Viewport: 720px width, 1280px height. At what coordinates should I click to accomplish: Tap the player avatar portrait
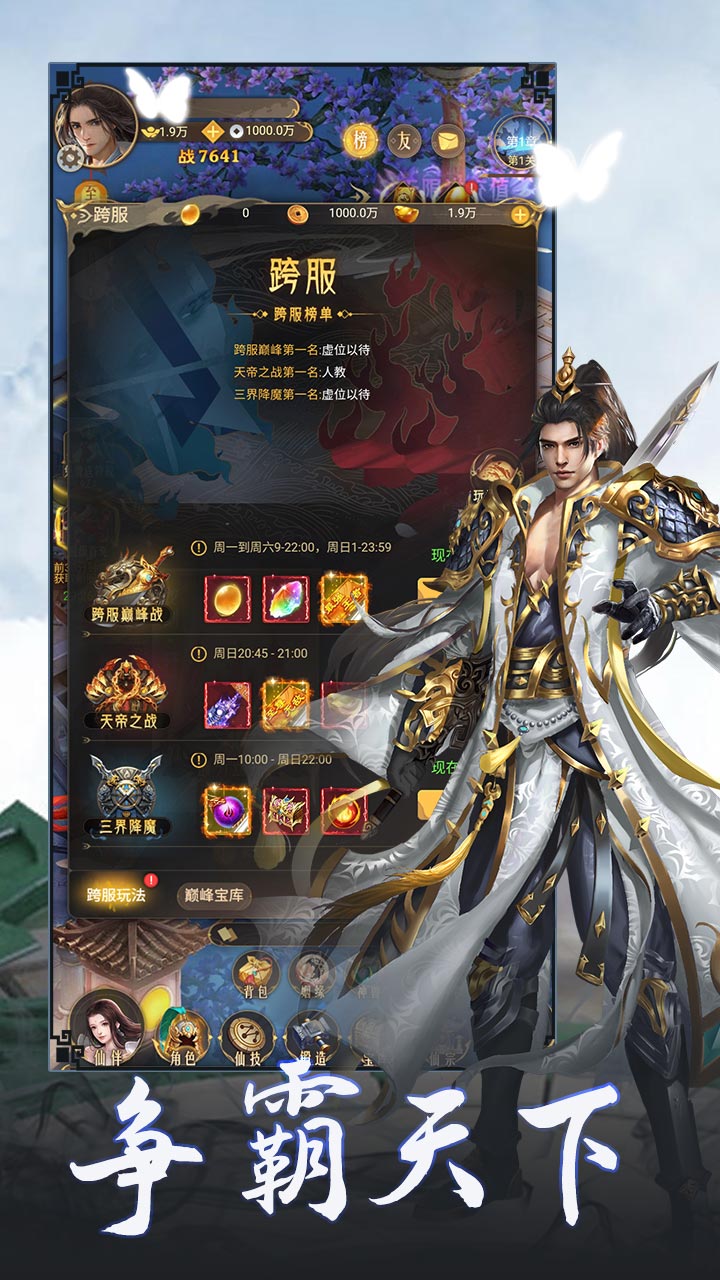click(x=97, y=125)
